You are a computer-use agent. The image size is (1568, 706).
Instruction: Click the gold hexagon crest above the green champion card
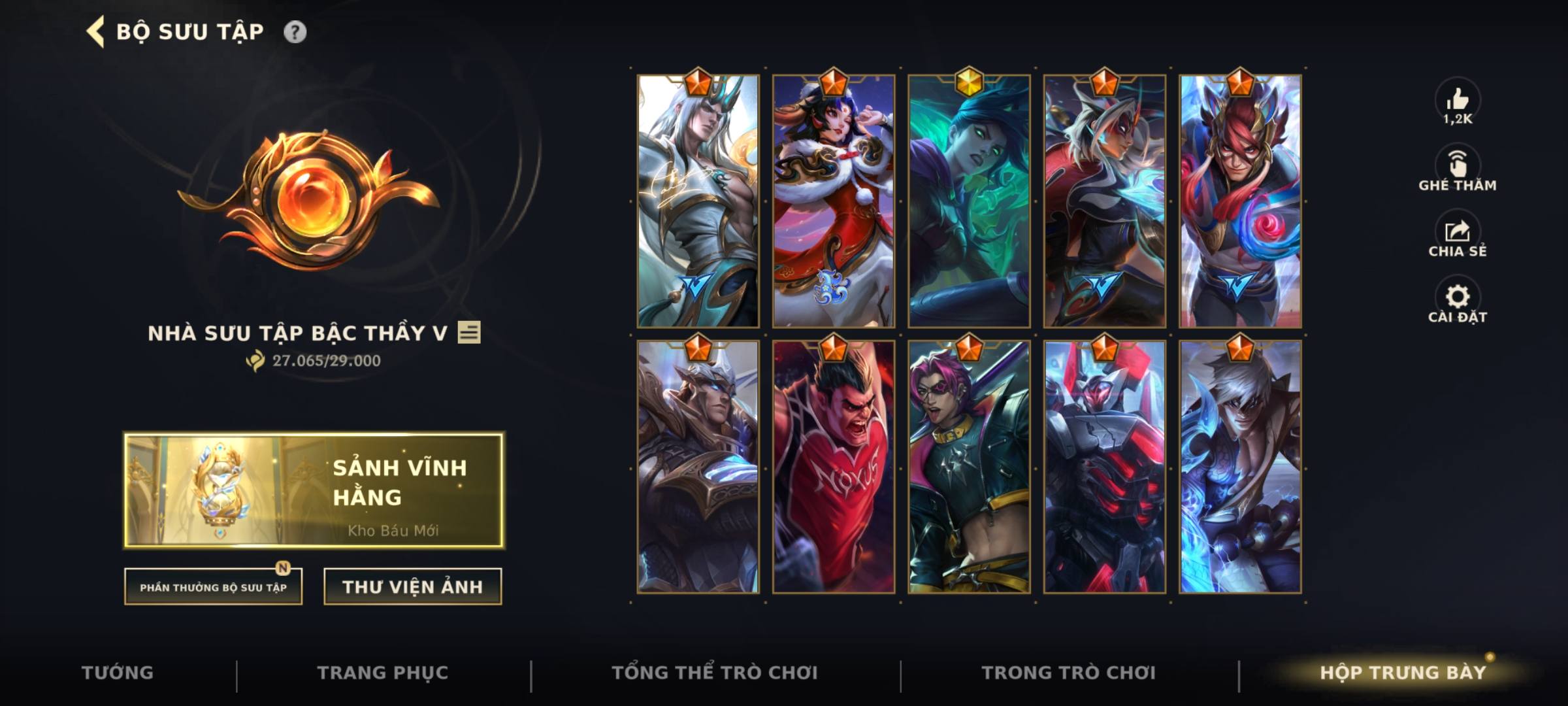click(970, 82)
